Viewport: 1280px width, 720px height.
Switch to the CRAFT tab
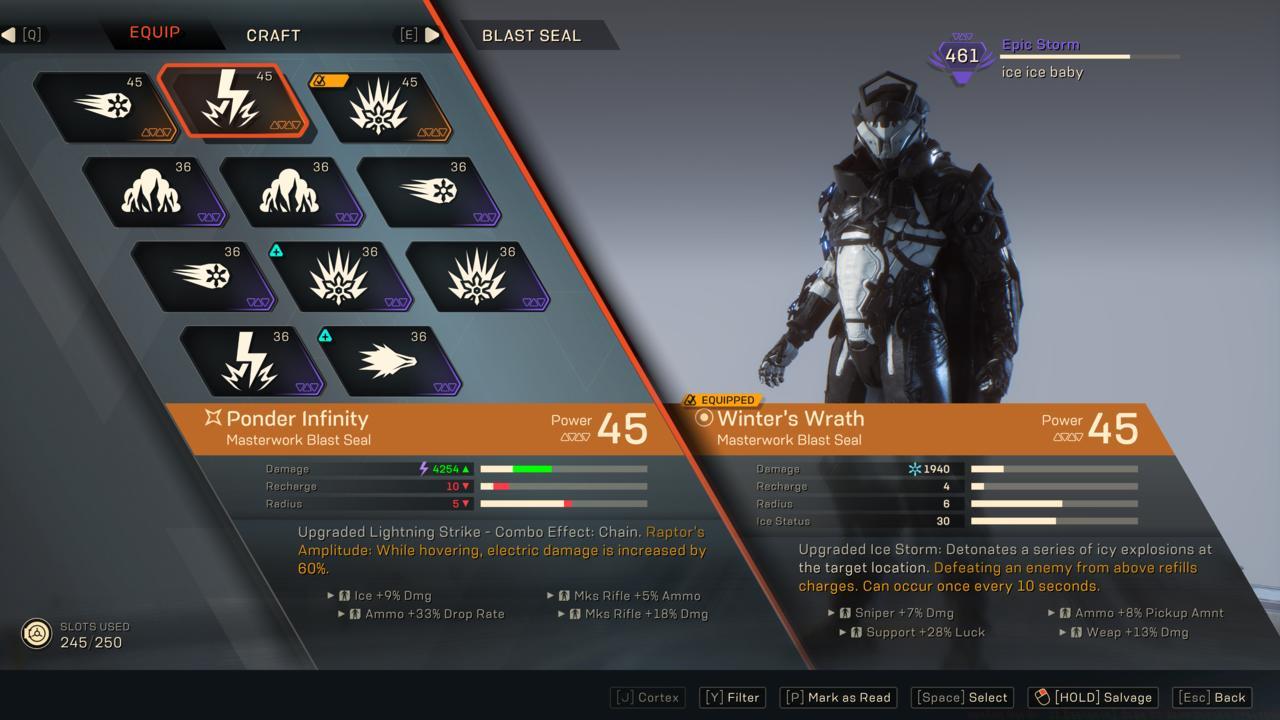[271, 35]
